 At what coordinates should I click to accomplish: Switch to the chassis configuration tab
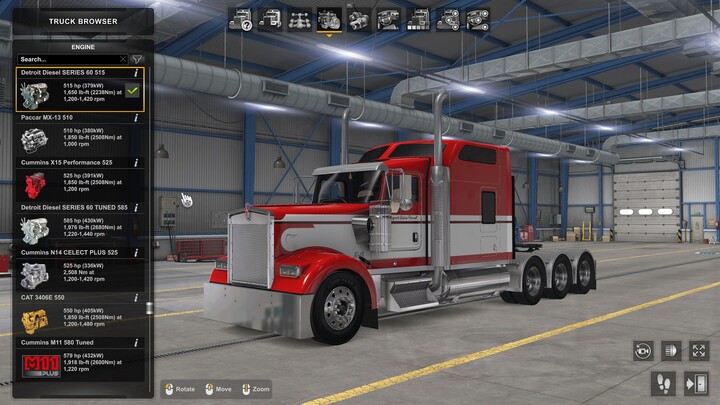pyautogui.click(x=299, y=19)
